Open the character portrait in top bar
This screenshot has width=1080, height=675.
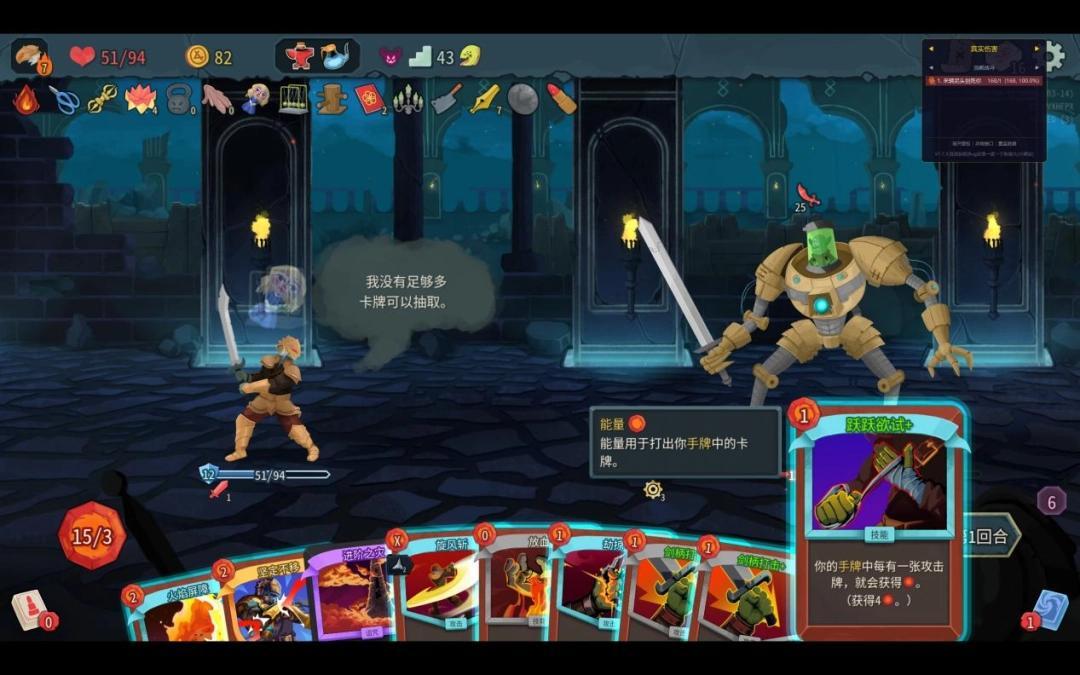click(x=29, y=55)
